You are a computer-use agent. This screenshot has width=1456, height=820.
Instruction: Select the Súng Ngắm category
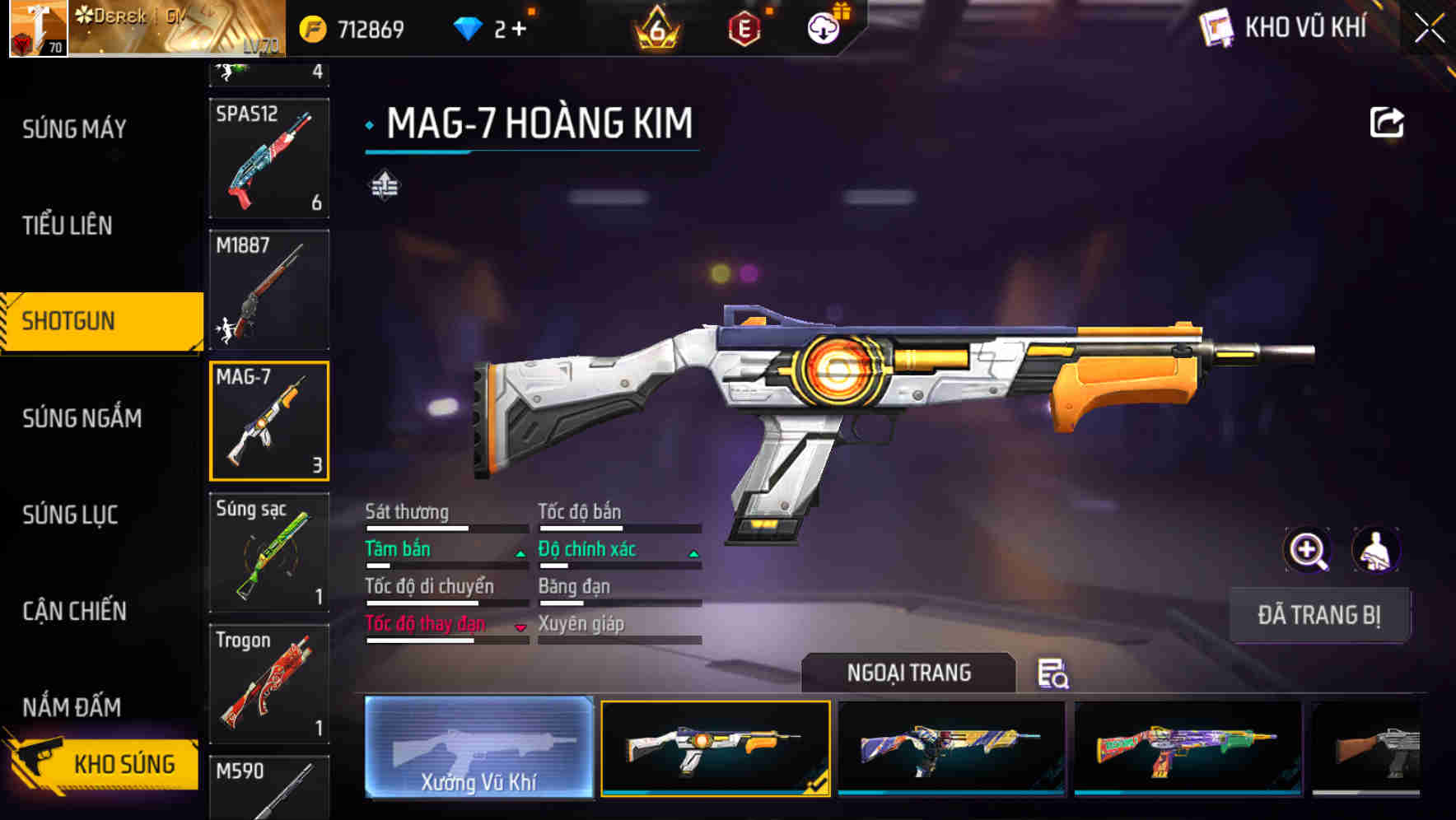click(x=82, y=418)
